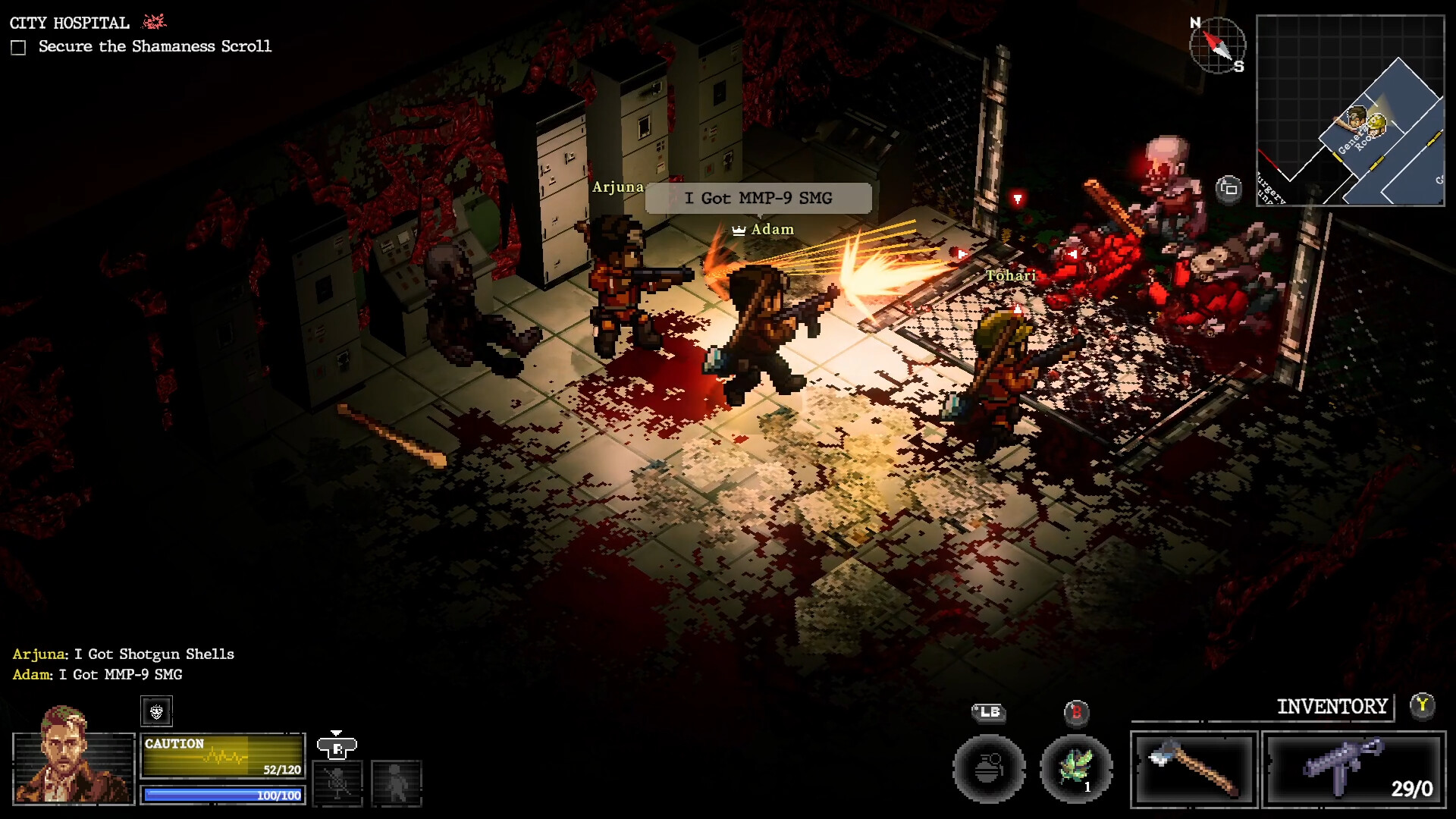The image size is (1456, 819).
Task: Open the Inventory panel label
Action: [x=1332, y=707]
